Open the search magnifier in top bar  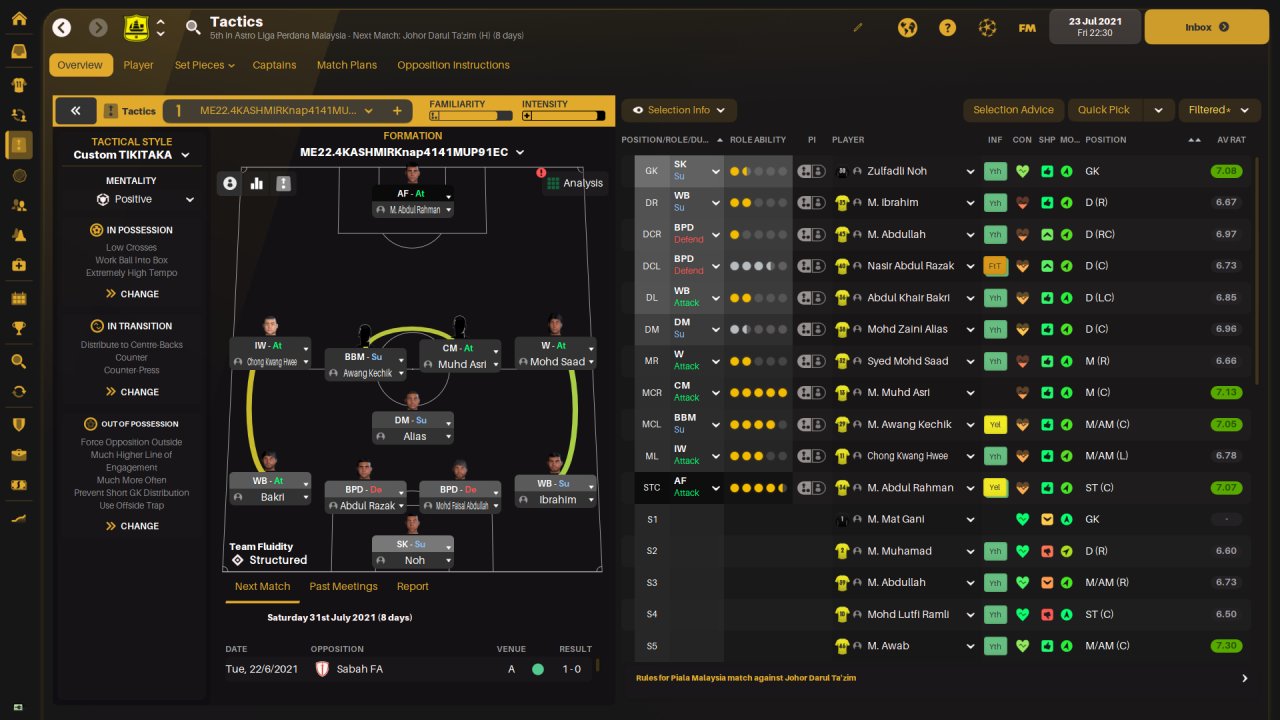[x=193, y=27]
